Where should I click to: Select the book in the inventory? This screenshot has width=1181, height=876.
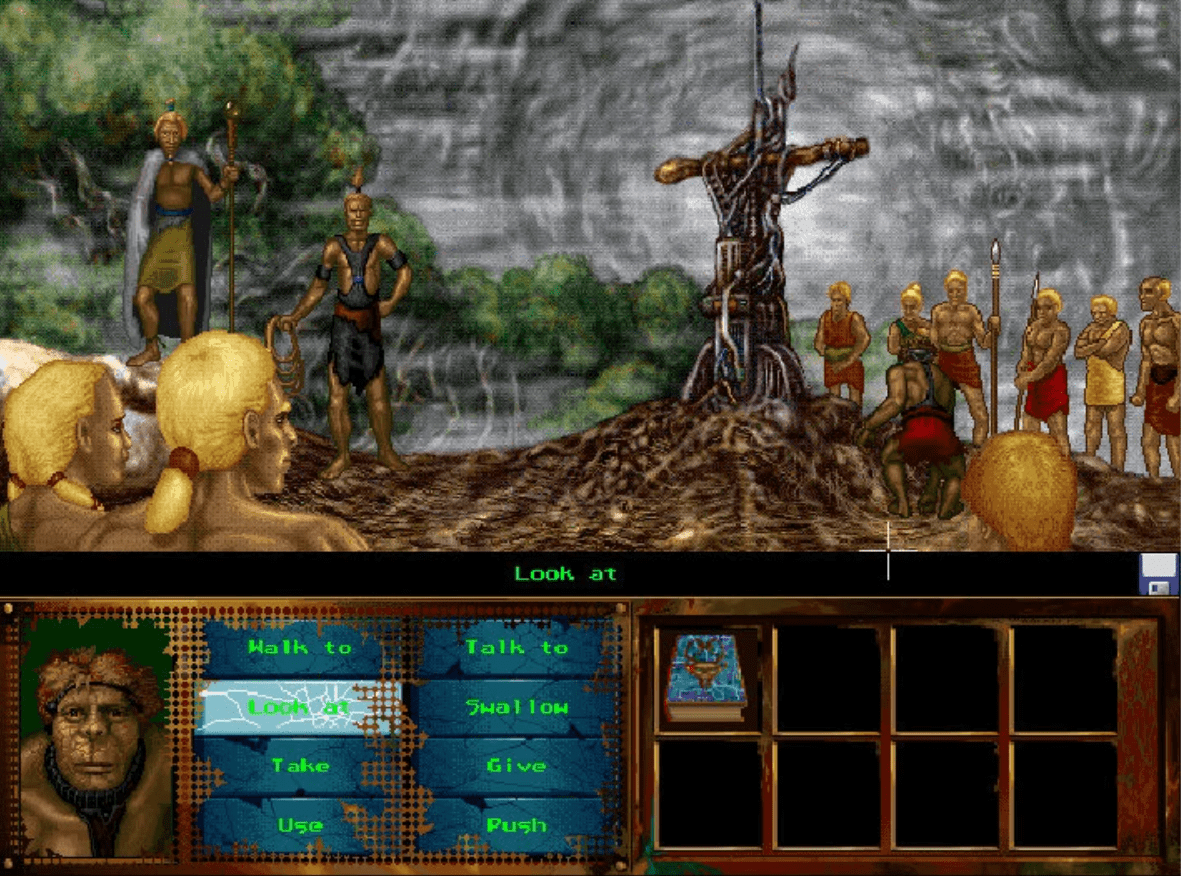(708, 678)
